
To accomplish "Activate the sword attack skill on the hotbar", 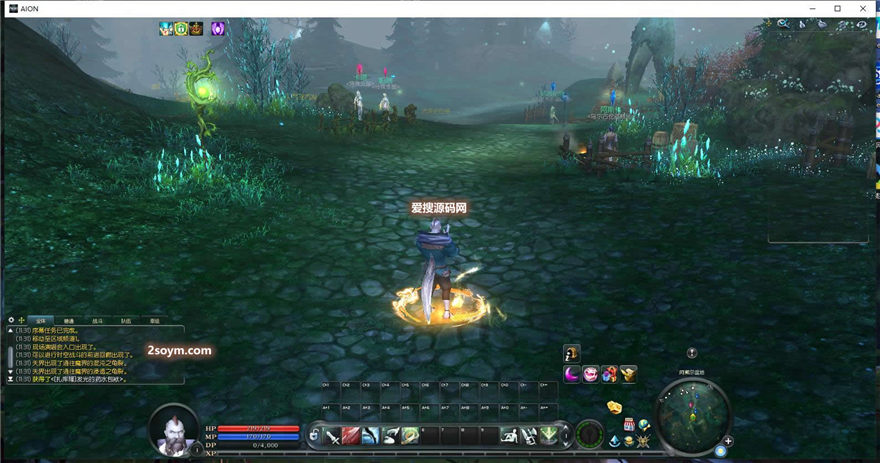I will click(x=333, y=435).
